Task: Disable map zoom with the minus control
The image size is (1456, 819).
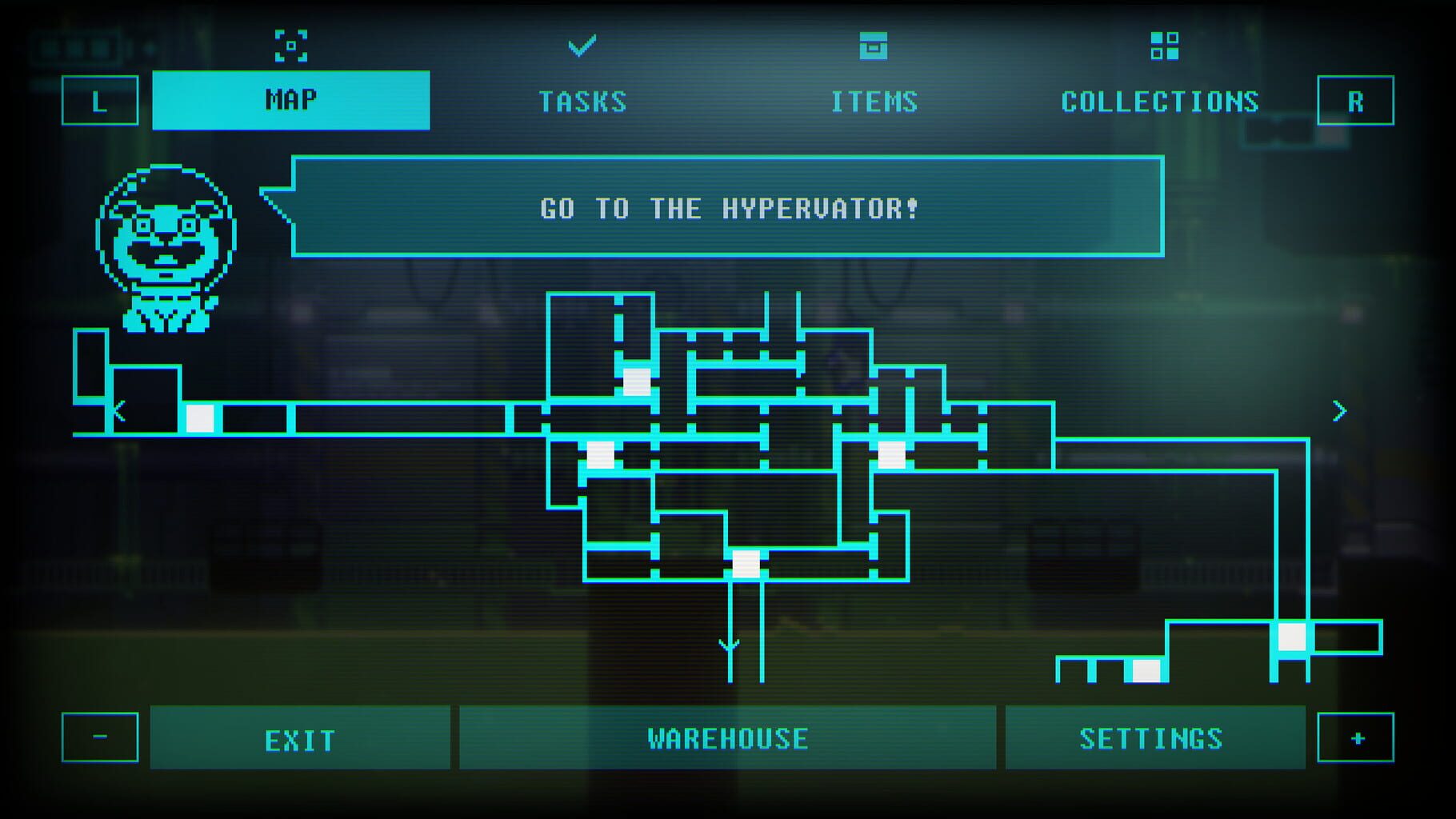Action: [x=99, y=737]
